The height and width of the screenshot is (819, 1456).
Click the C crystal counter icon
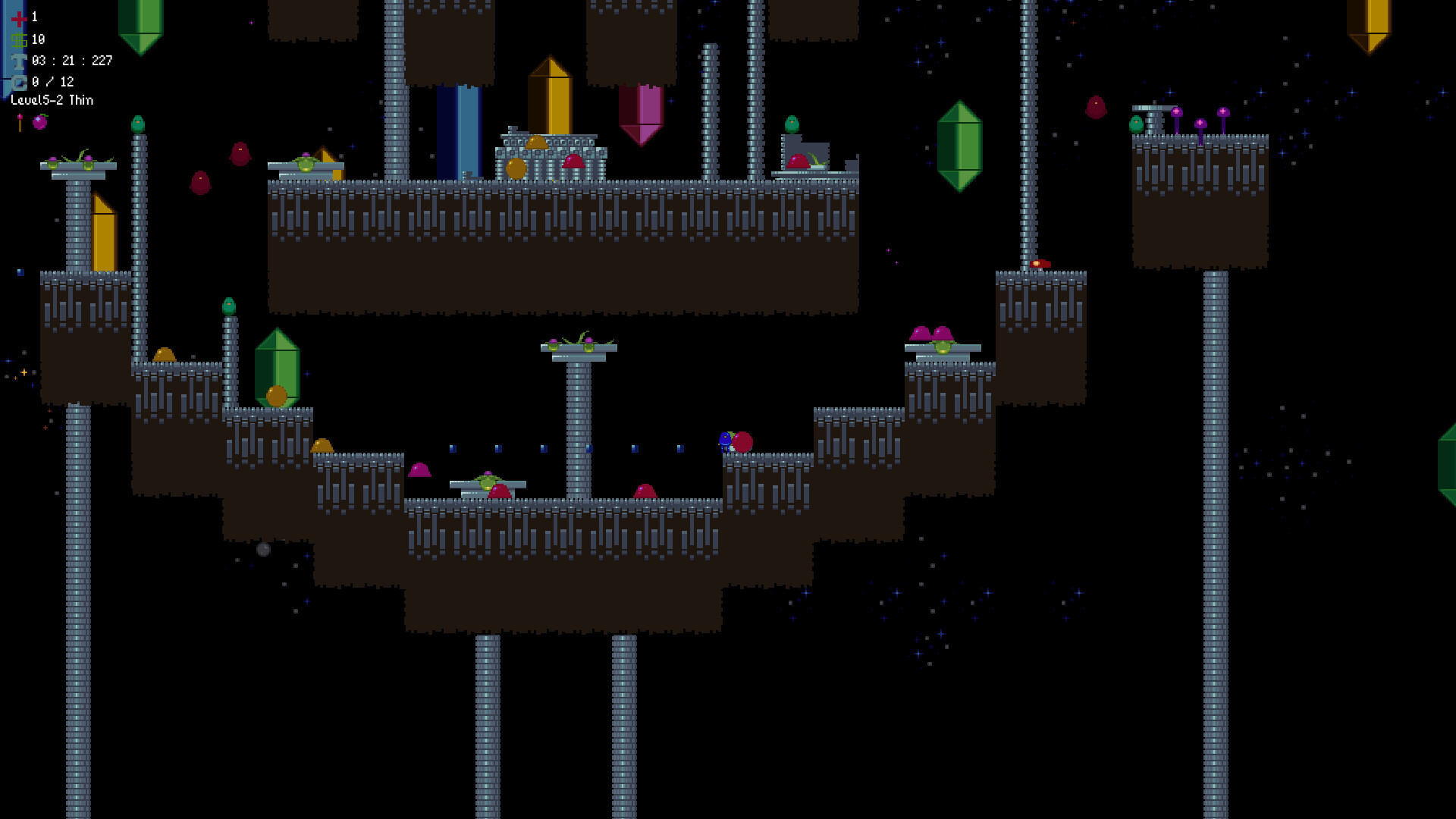[x=19, y=82]
